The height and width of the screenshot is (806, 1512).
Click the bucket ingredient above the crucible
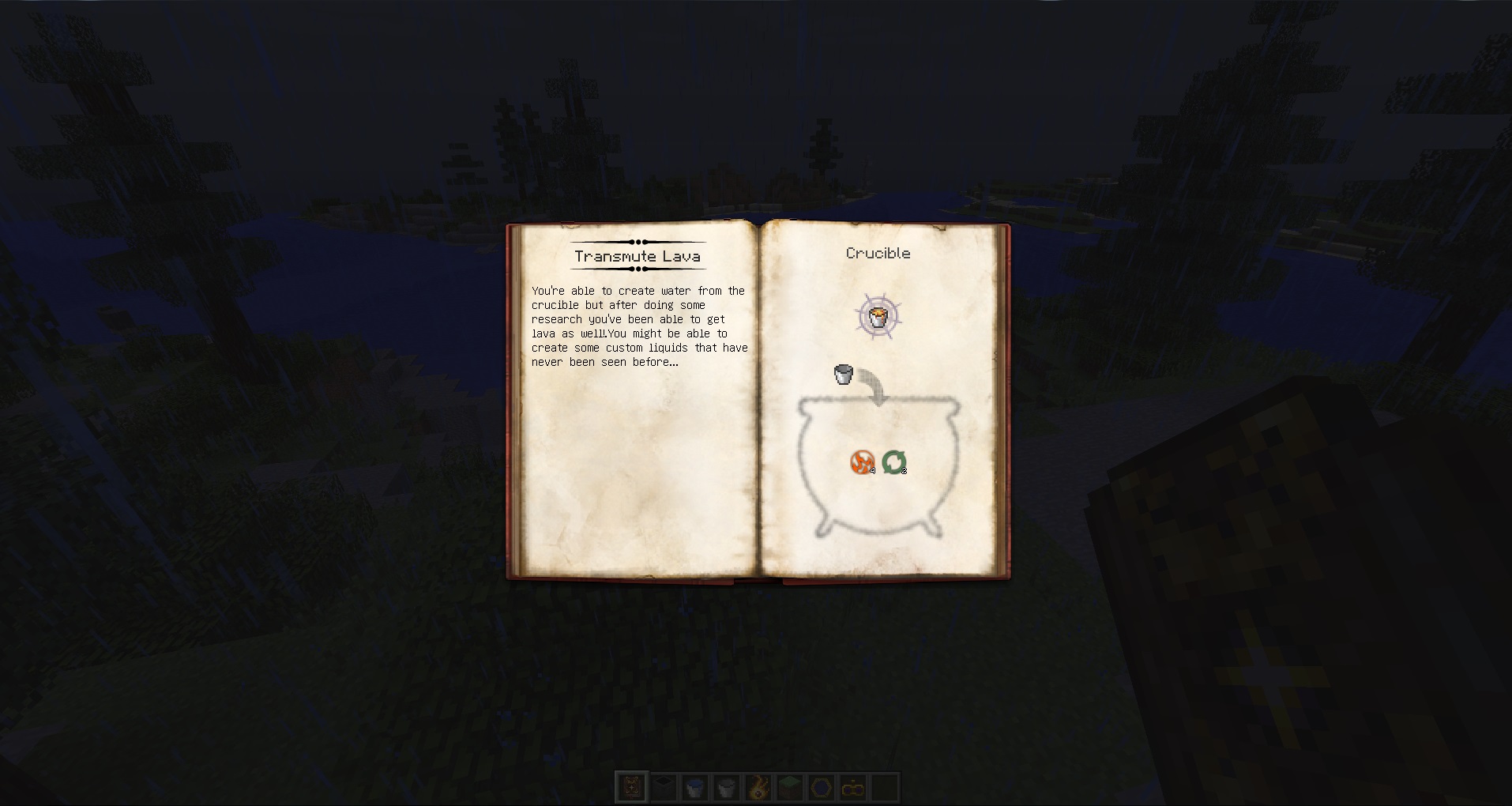842,374
